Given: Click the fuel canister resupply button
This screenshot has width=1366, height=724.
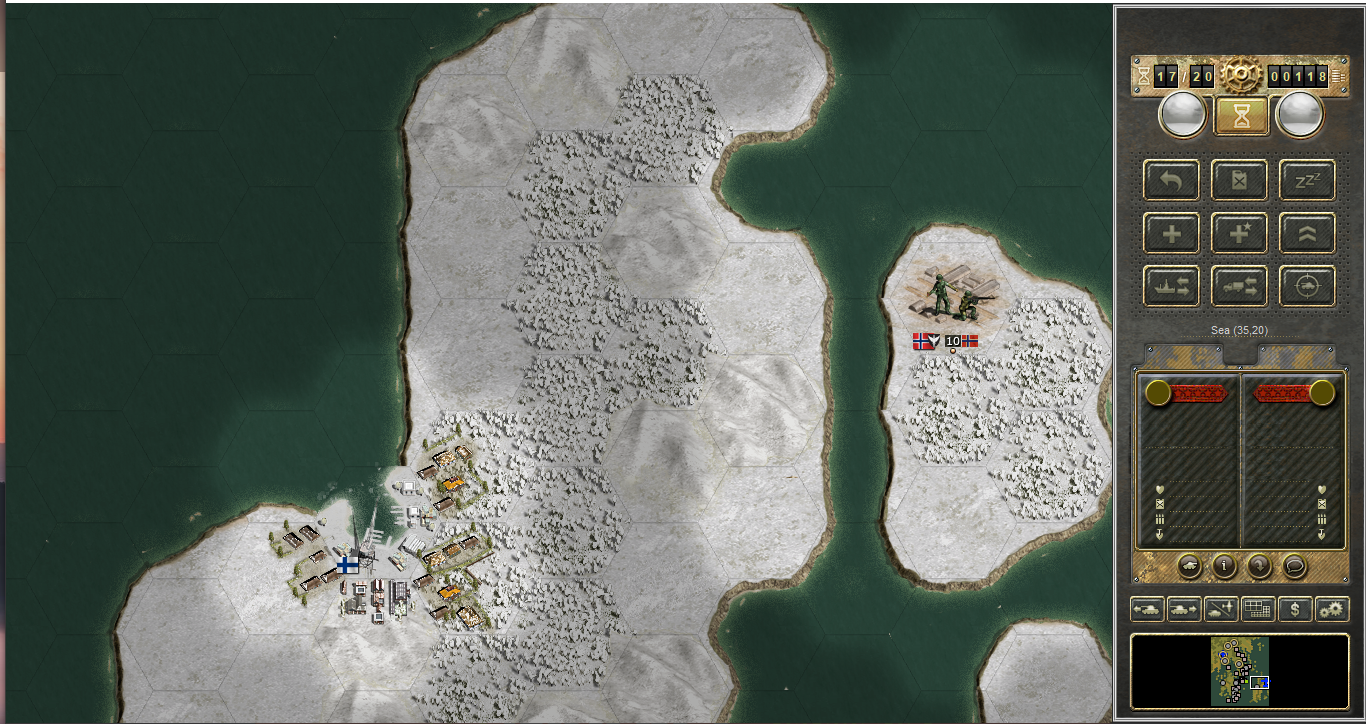Looking at the screenshot, I should pos(1239,181).
